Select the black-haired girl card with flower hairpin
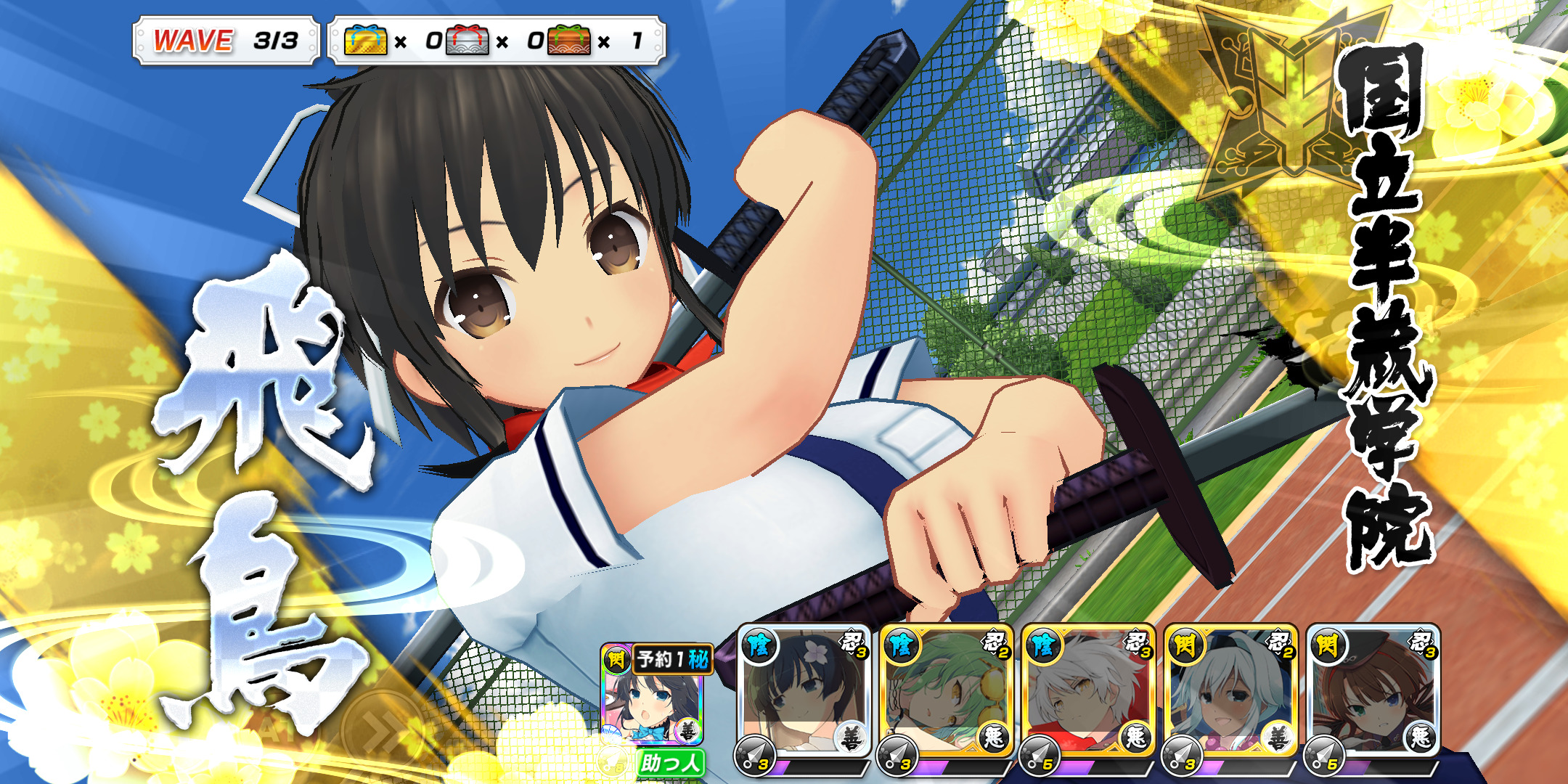 804,693
